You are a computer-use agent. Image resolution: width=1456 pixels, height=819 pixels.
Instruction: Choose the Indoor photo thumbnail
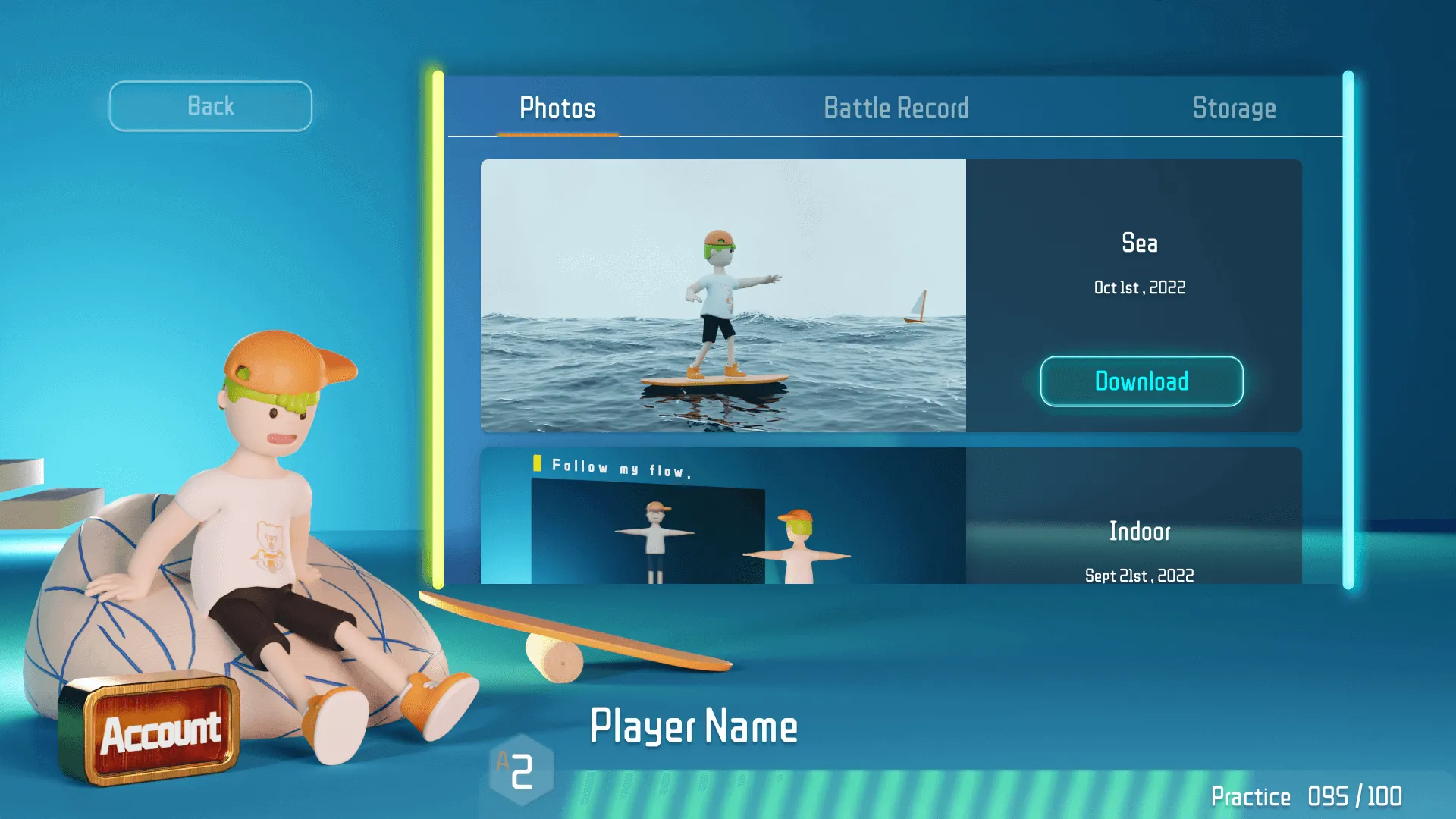[723, 516]
